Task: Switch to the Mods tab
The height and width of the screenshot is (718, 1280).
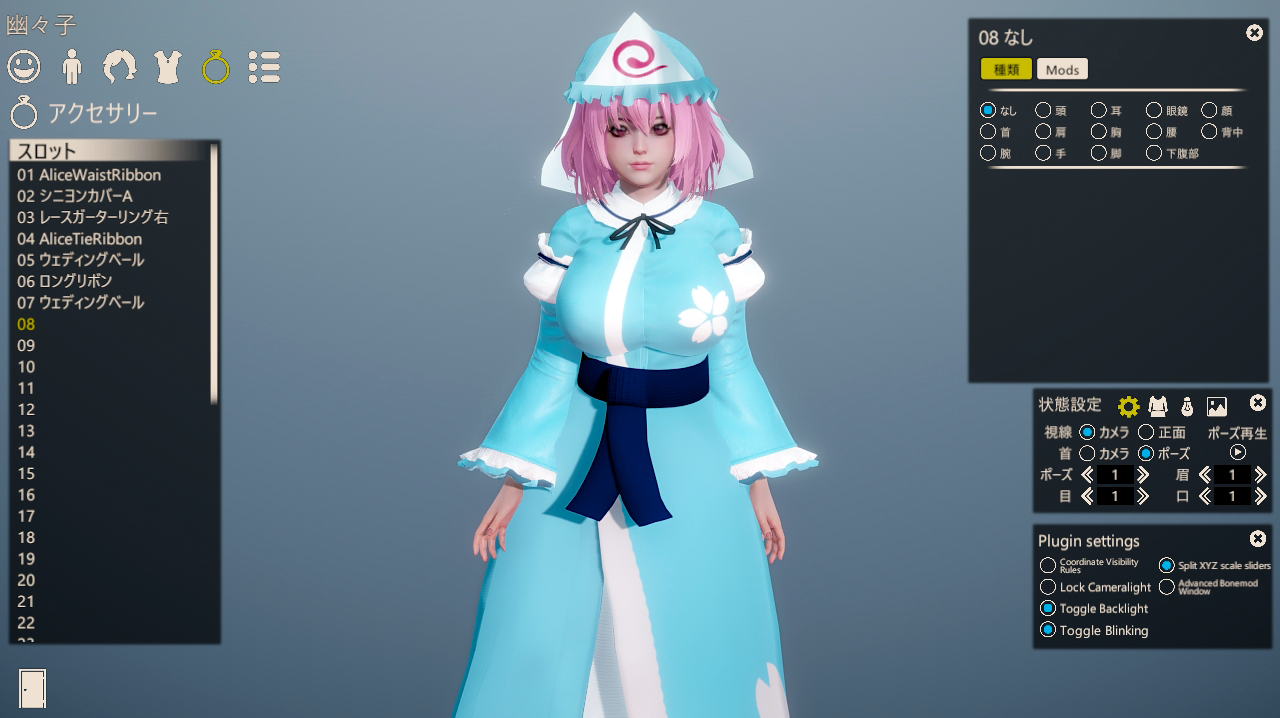Action: [x=1062, y=69]
